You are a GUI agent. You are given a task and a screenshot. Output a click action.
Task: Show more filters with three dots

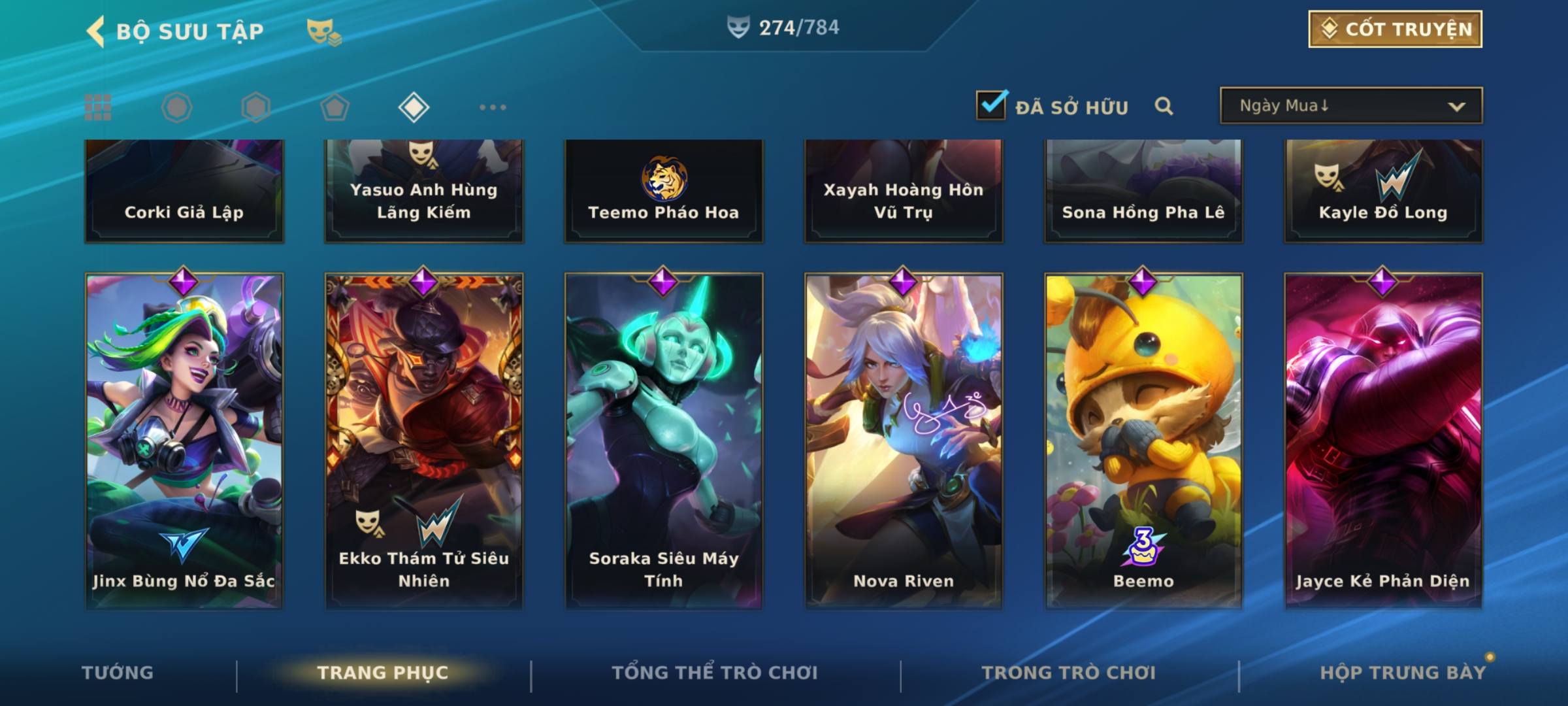coord(493,107)
